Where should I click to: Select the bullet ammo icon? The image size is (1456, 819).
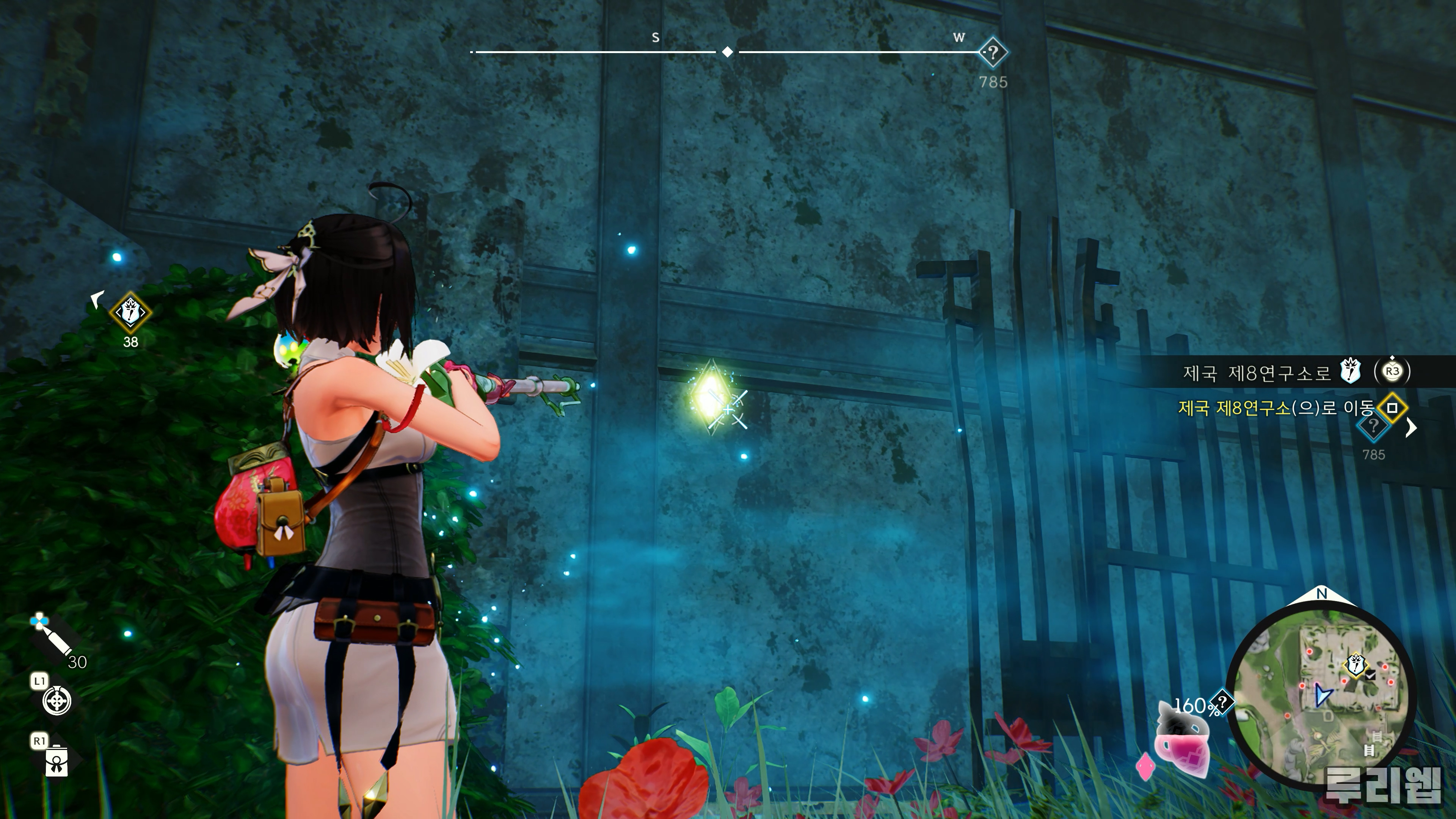click(x=54, y=640)
